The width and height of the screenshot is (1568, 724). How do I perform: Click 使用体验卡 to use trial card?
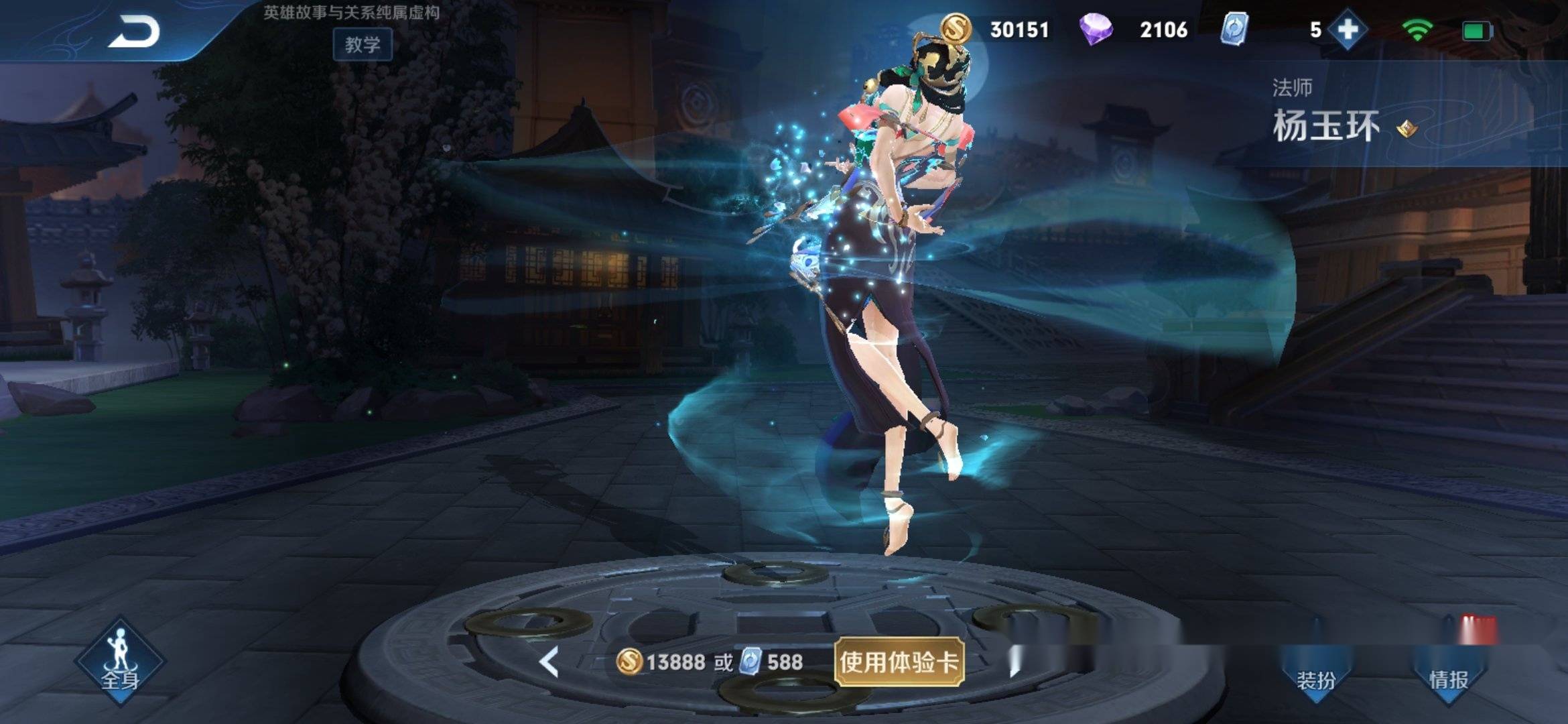click(899, 662)
